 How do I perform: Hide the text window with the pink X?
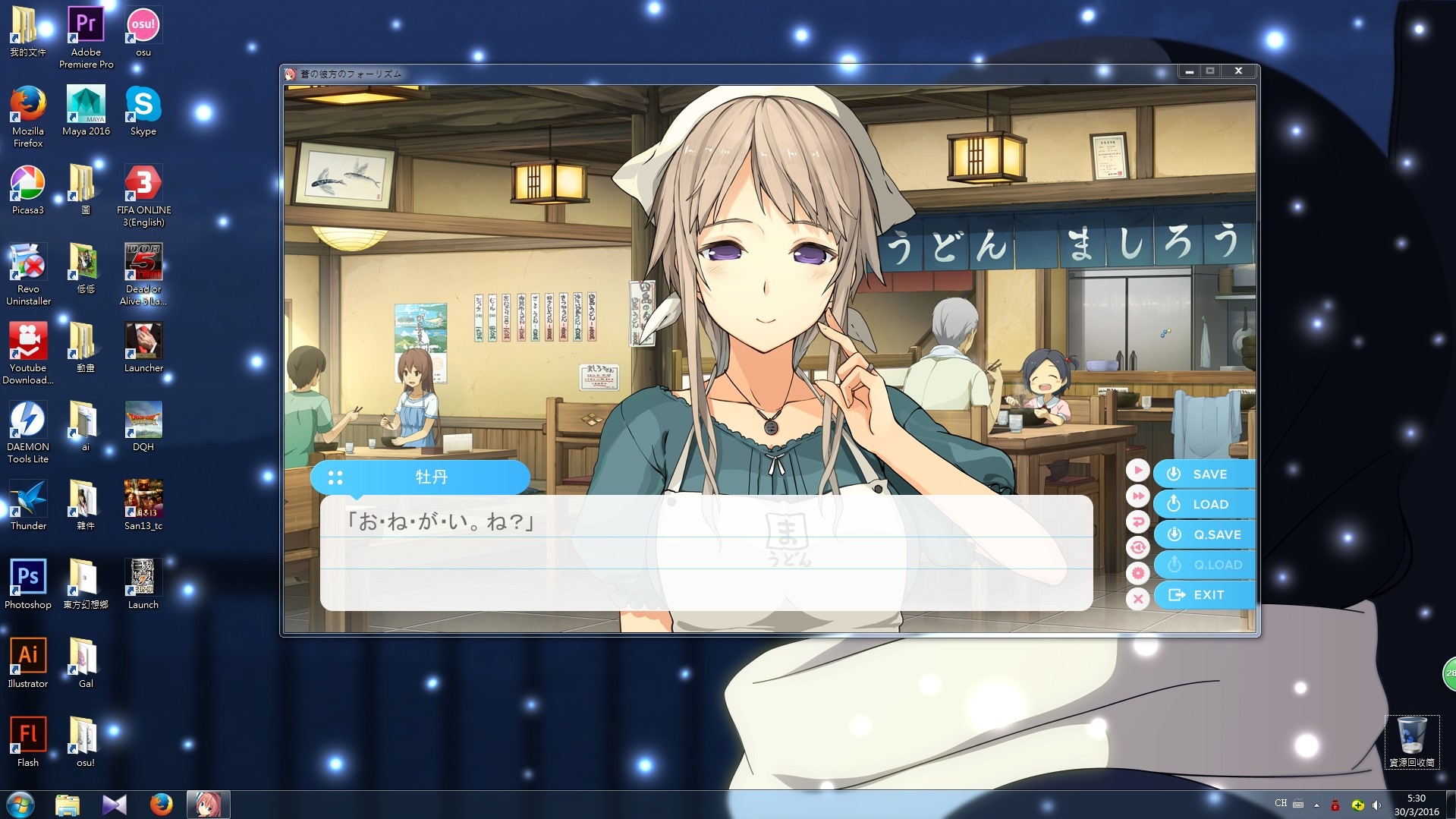1137,599
